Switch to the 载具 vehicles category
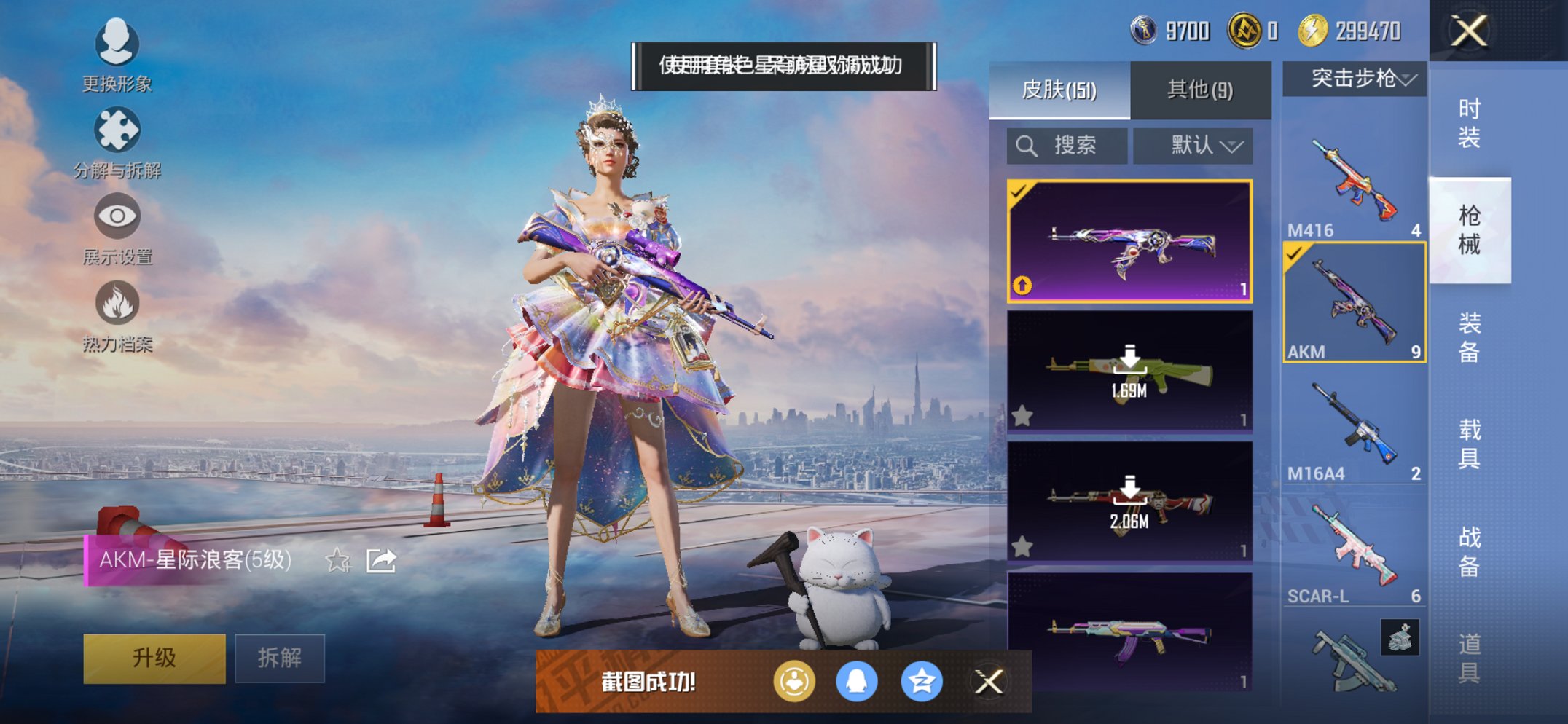The image size is (1568, 724). pos(1469,444)
